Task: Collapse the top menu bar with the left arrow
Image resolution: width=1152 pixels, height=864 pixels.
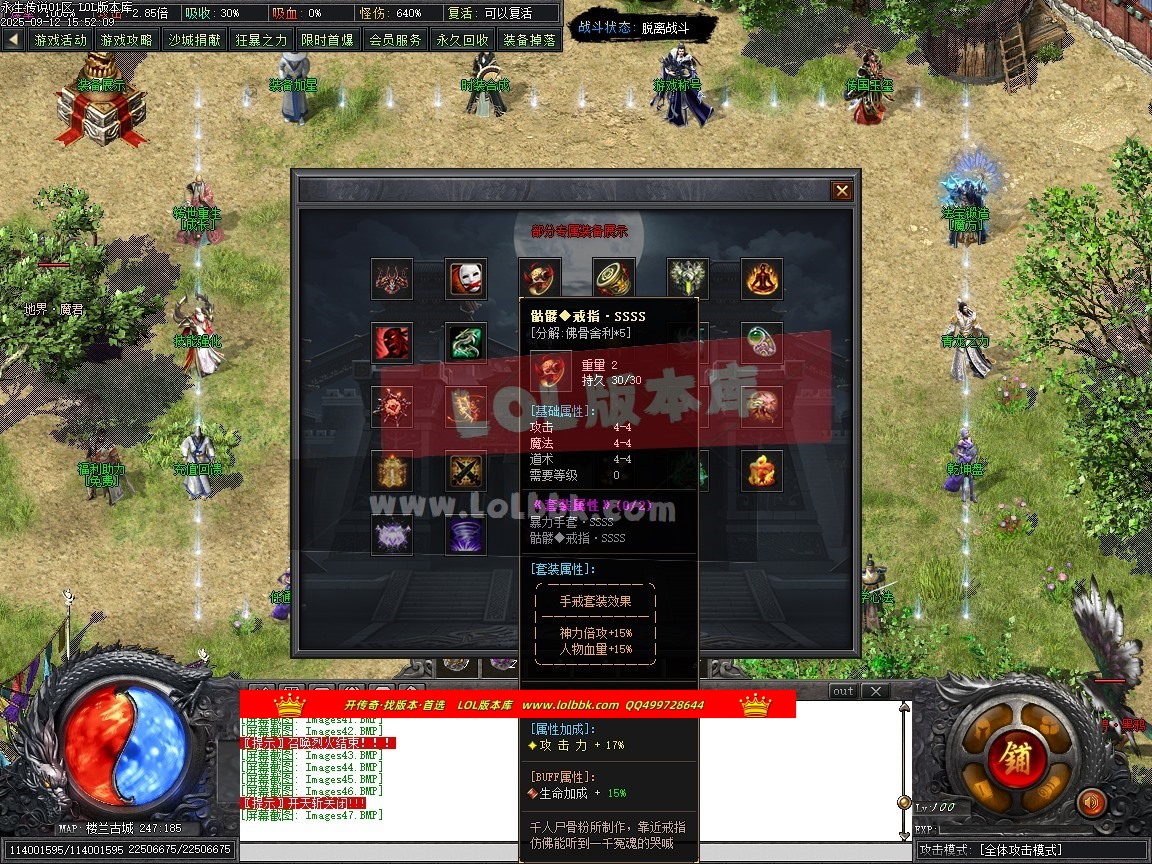Action: (x=13, y=40)
